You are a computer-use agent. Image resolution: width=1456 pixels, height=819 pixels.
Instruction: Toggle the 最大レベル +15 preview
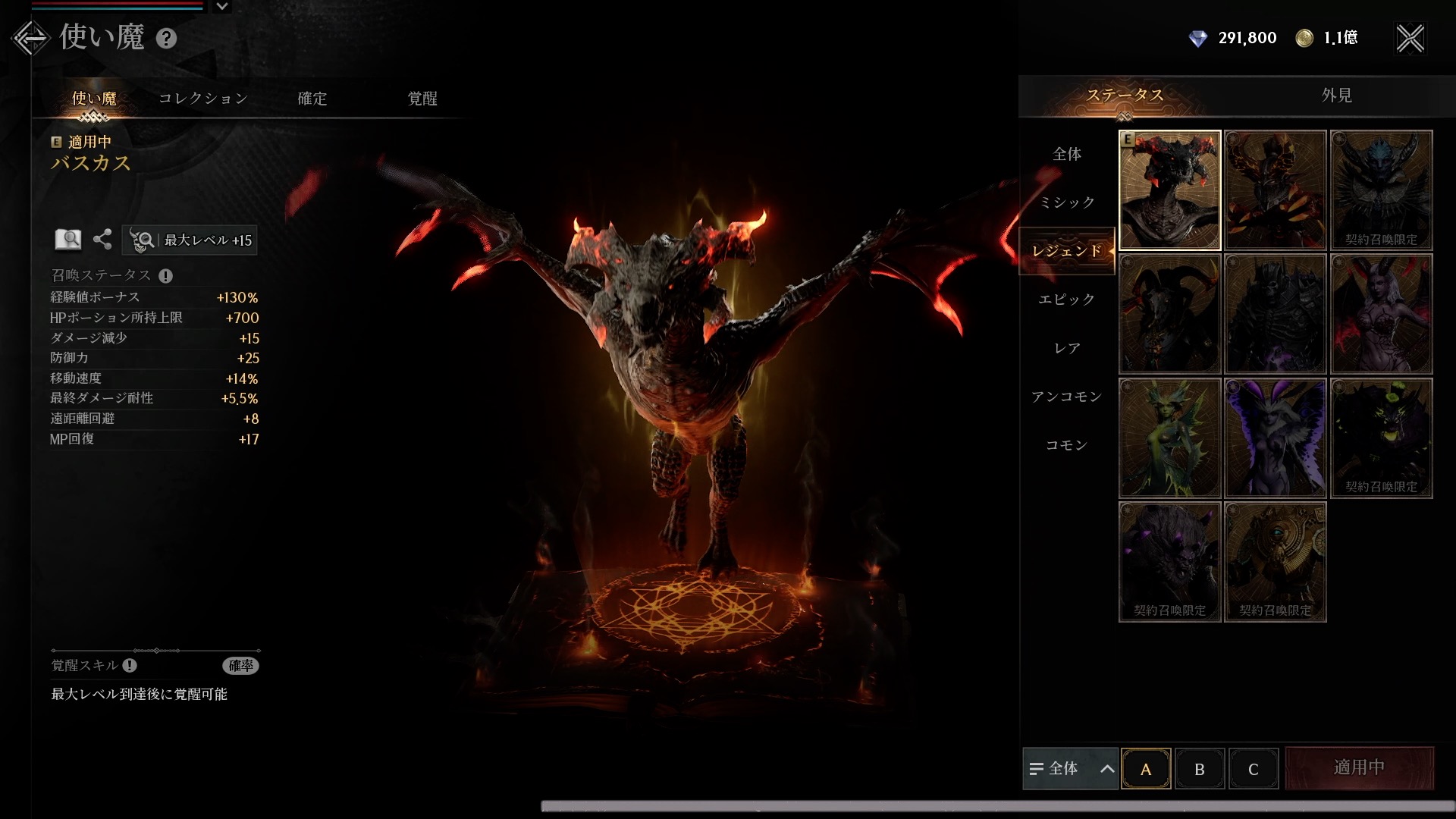190,240
